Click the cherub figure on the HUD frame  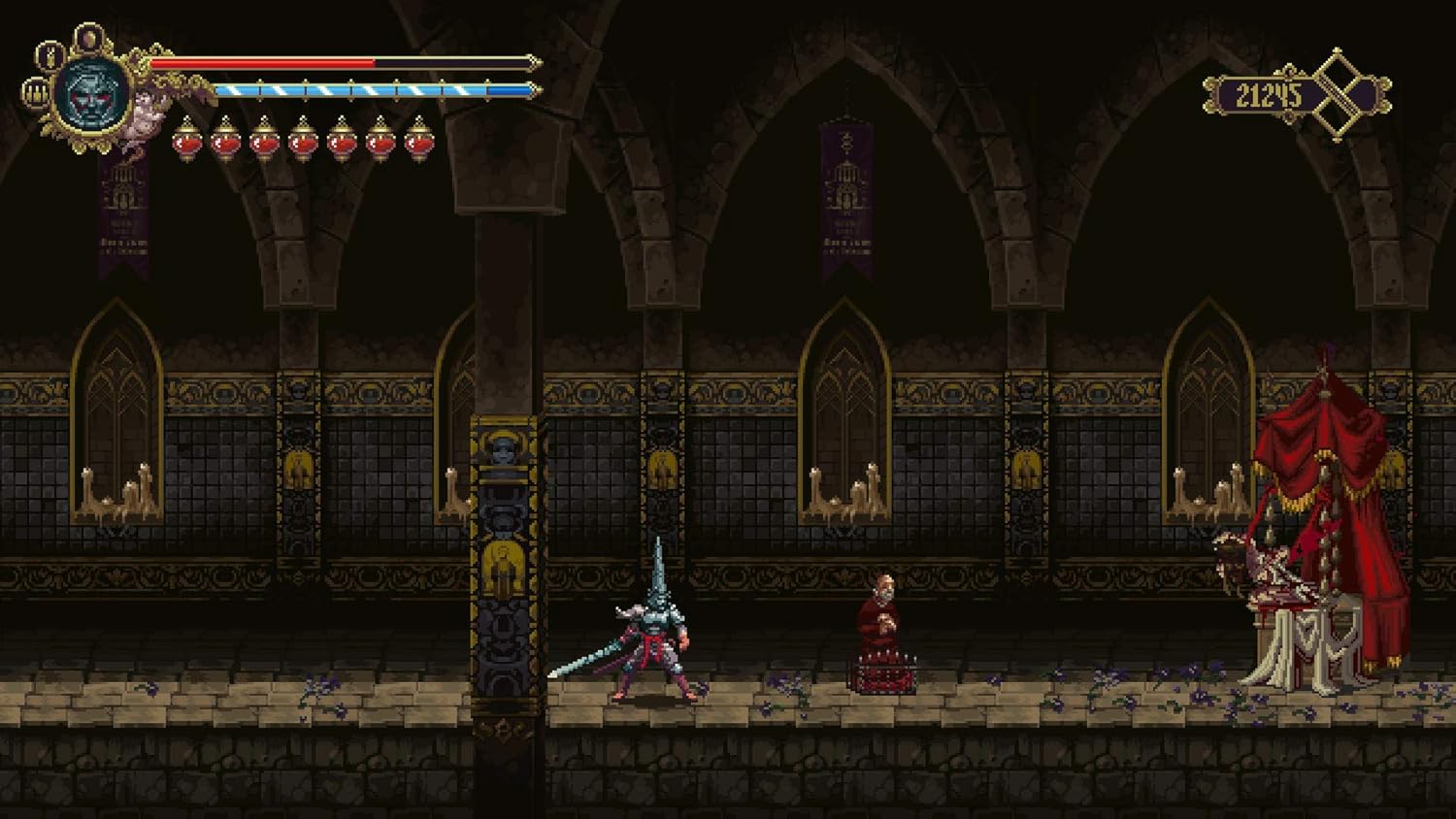tap(145, 116)
